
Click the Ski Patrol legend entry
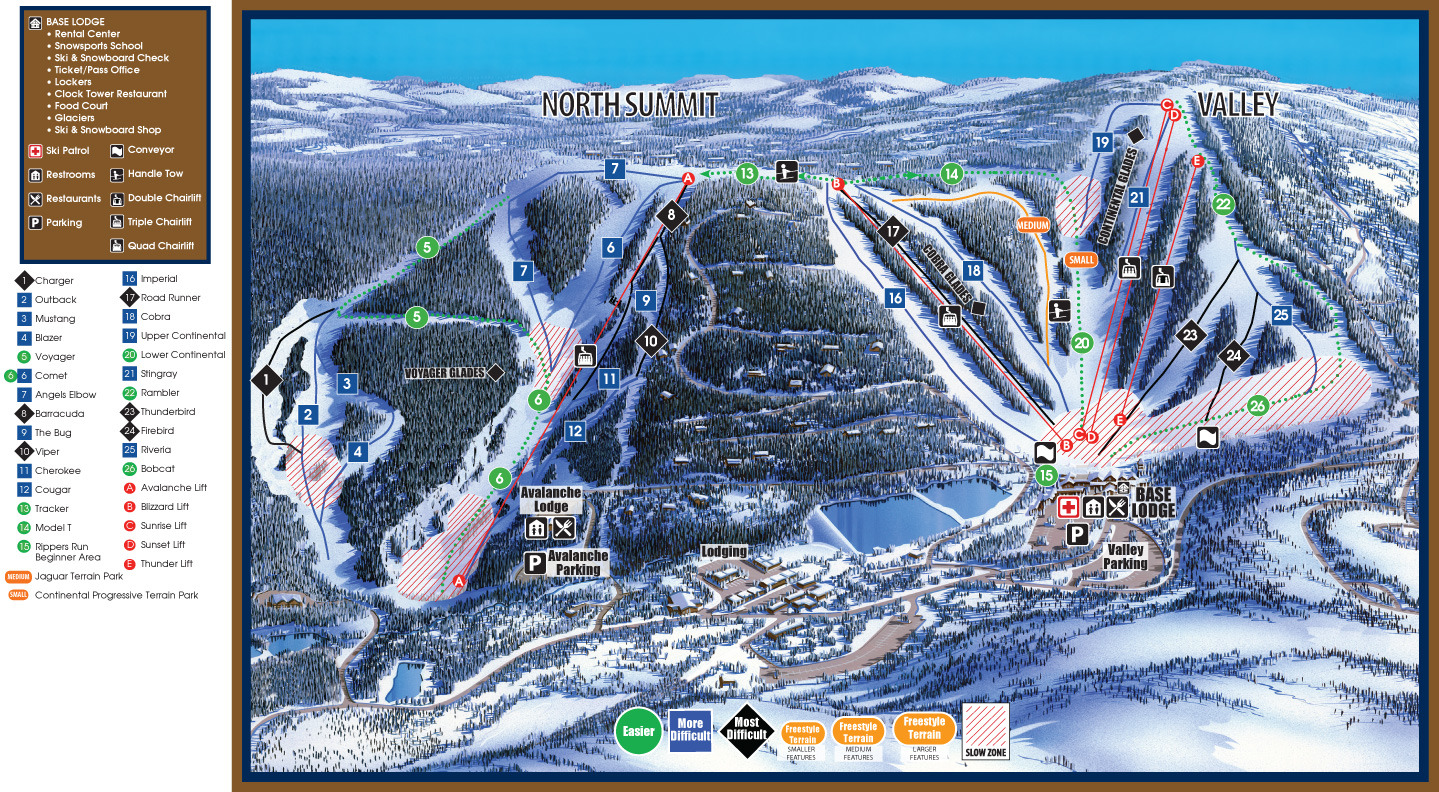point(66,151)
